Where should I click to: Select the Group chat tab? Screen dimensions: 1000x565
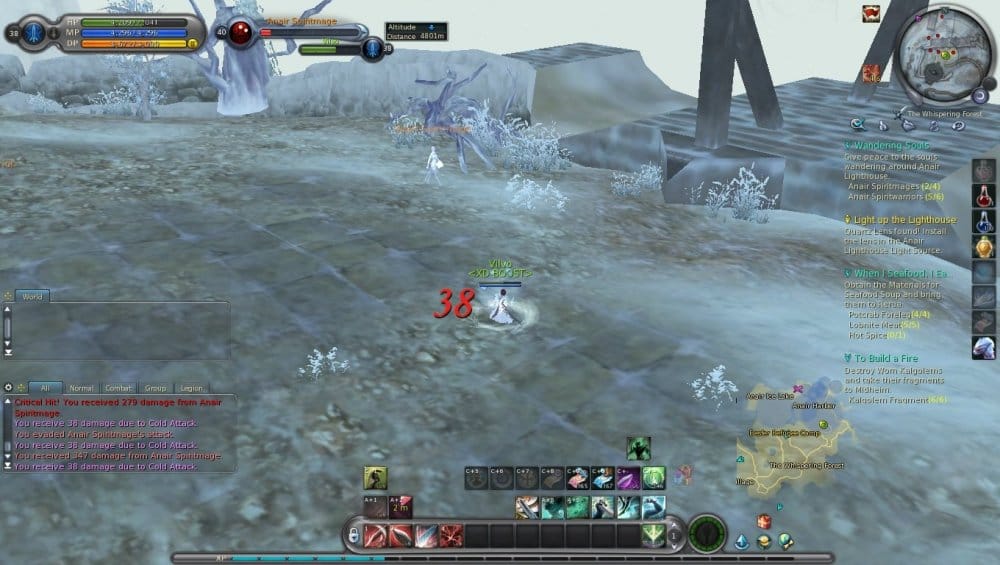[x=155, y=388]
